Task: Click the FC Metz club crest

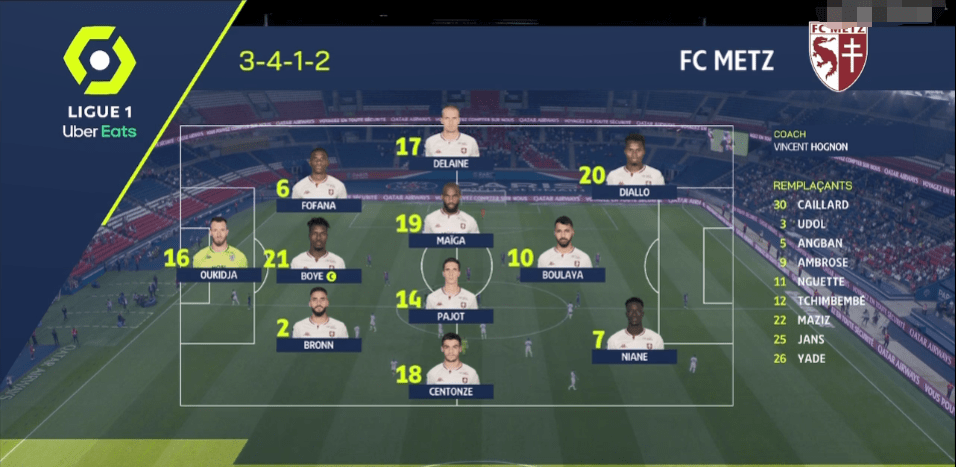Action: coord(838,56)
